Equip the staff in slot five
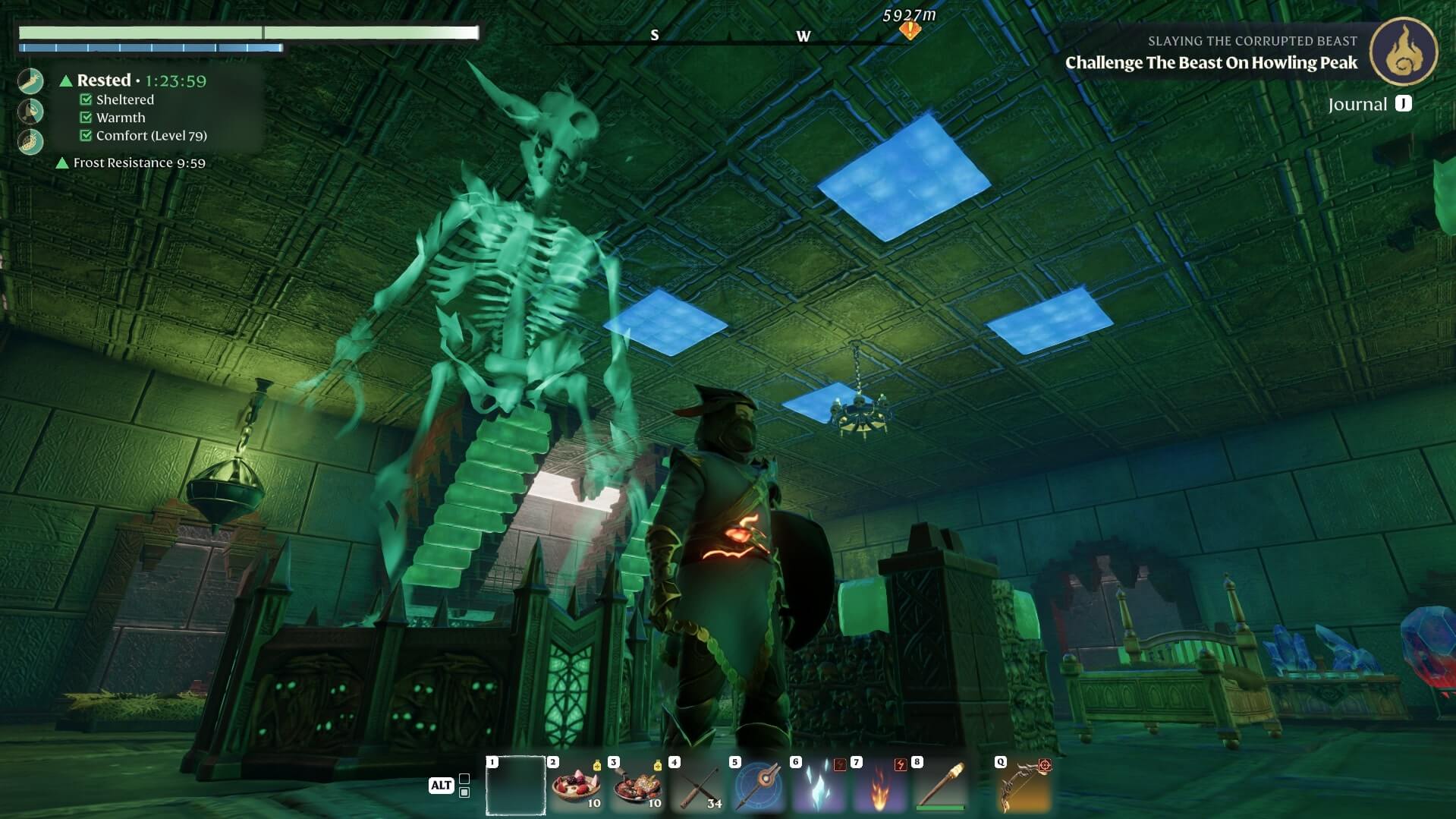 pos(758,785)
